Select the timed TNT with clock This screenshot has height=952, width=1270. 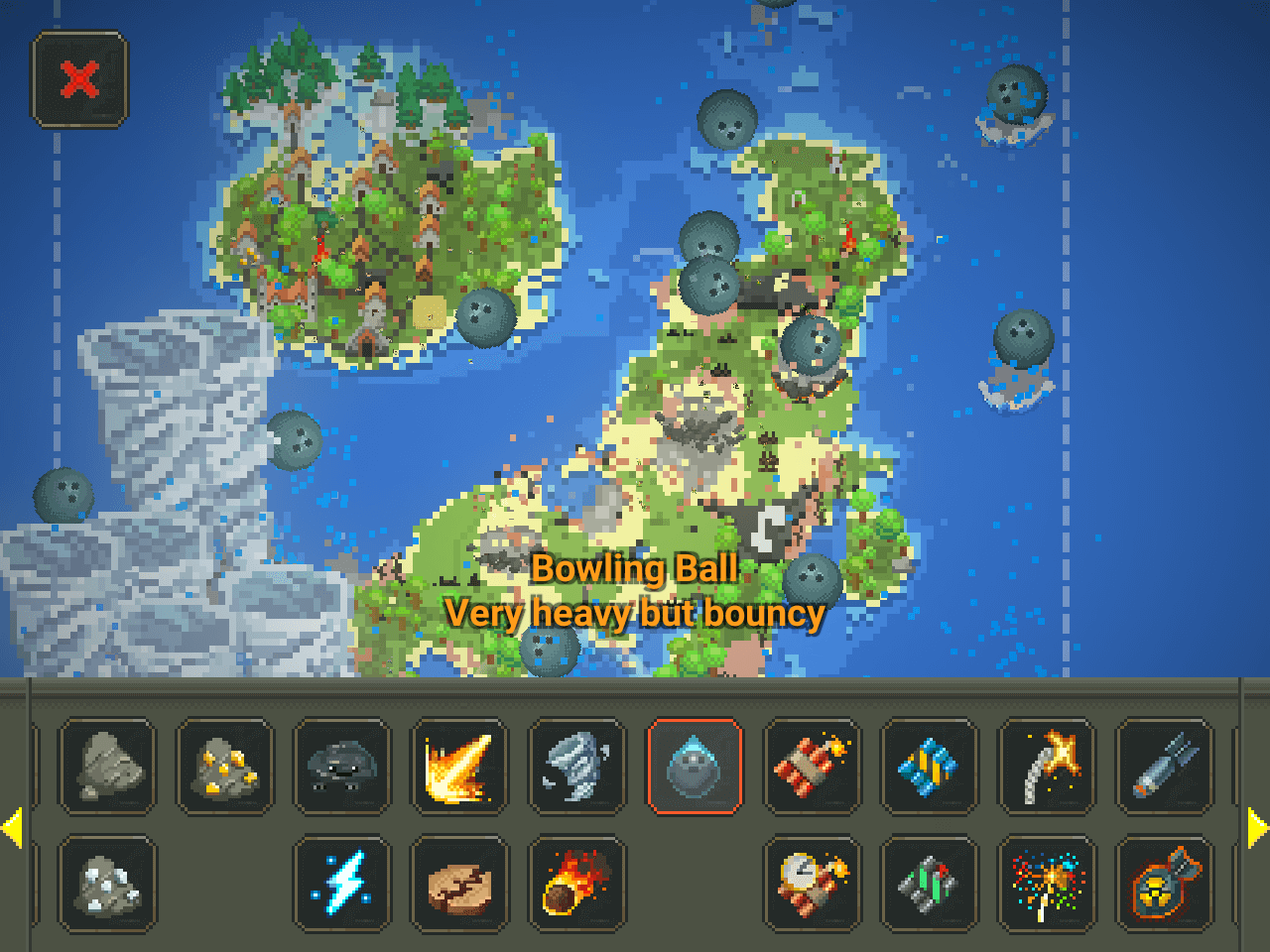click(x=812, y=884)
